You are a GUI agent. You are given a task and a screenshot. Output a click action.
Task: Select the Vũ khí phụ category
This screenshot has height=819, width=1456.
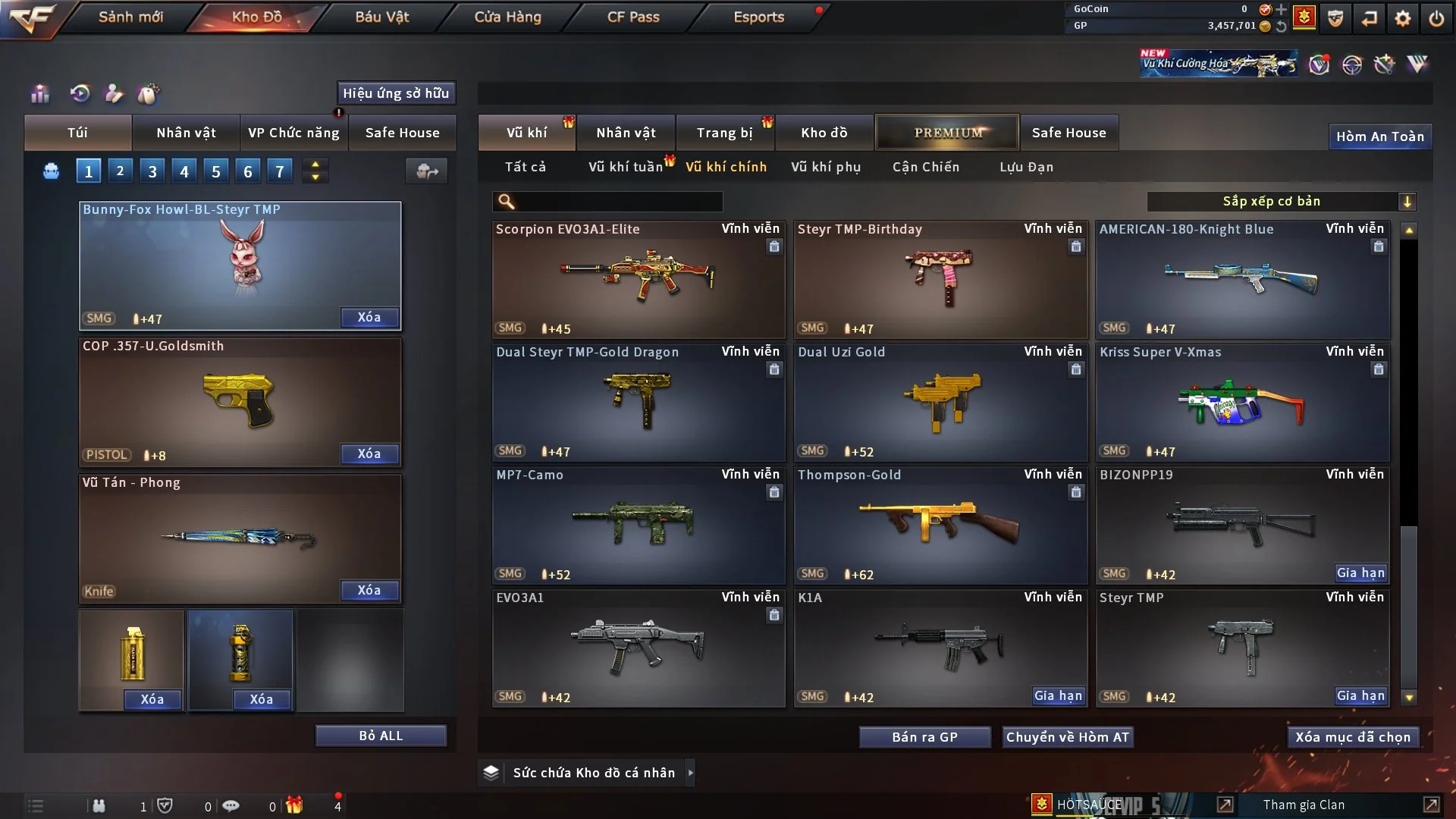click(825, 167)
